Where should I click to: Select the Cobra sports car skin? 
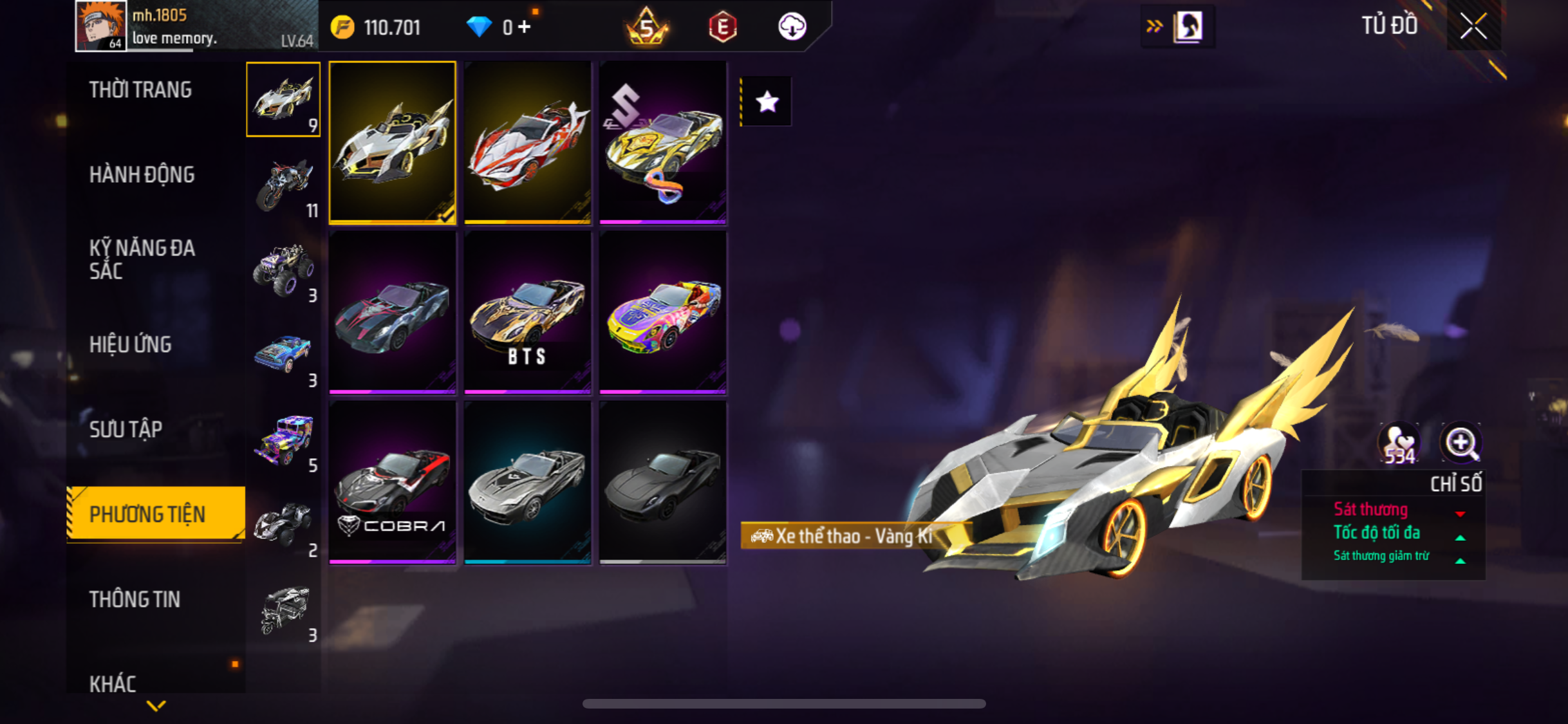[393, 483]
